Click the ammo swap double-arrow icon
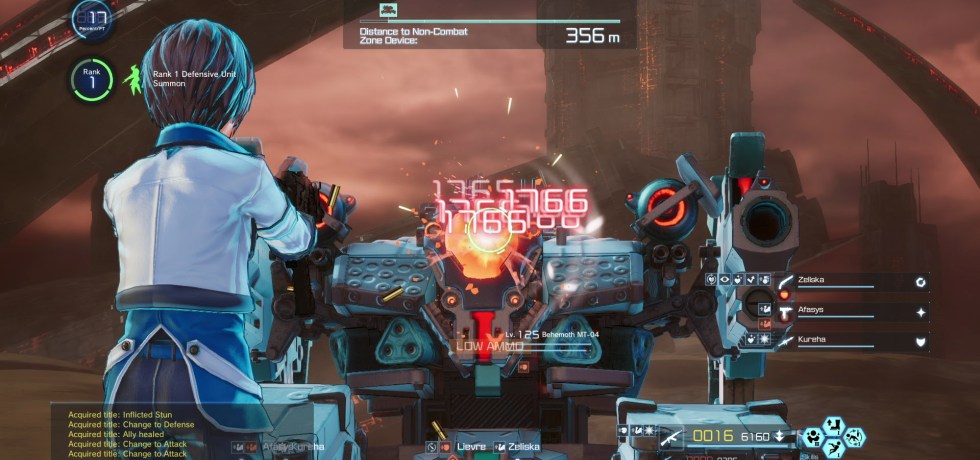The image size is (980, 460). 779,436
